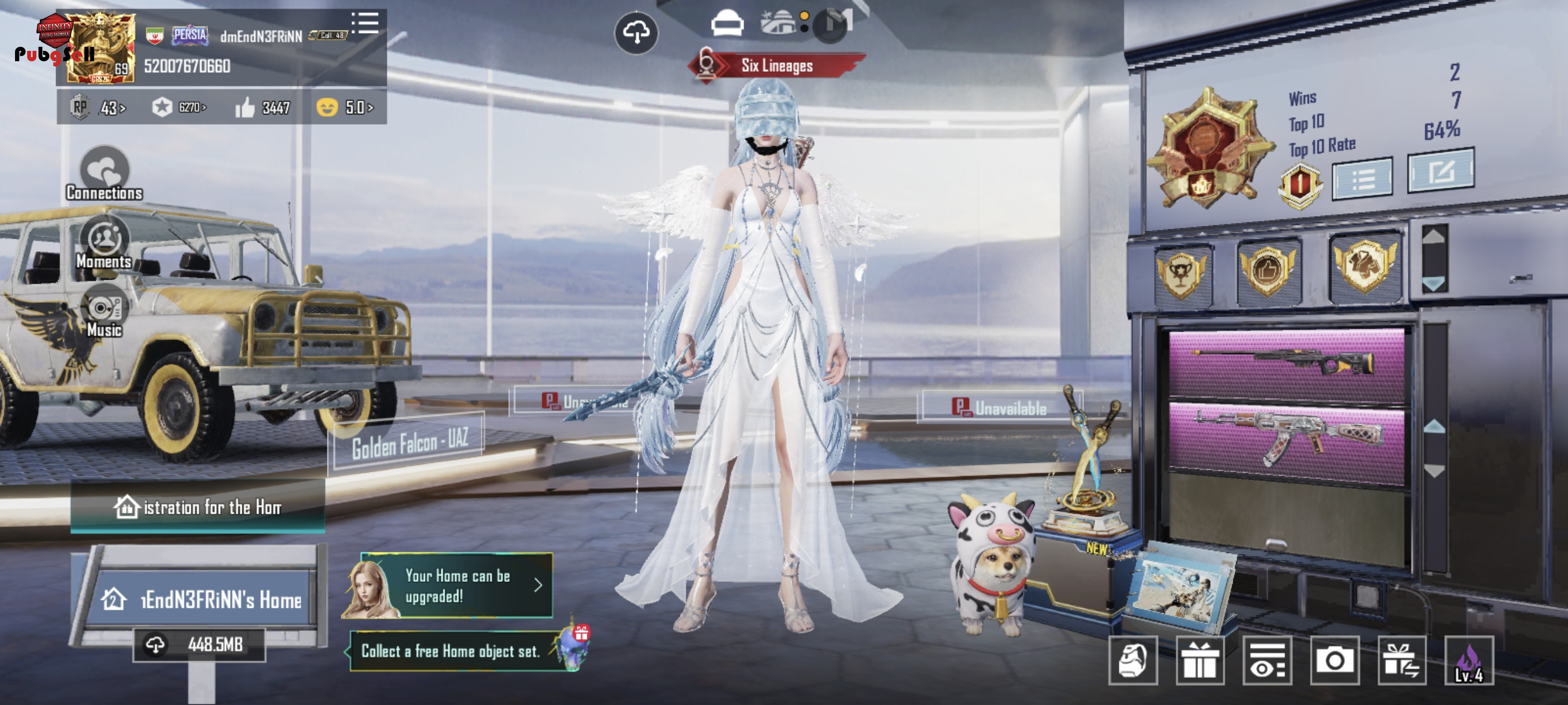Image resolution: width=1568 pixels, height=705 pixels.
Task: Open the 448.5MB download button
Action: point(199,645)
